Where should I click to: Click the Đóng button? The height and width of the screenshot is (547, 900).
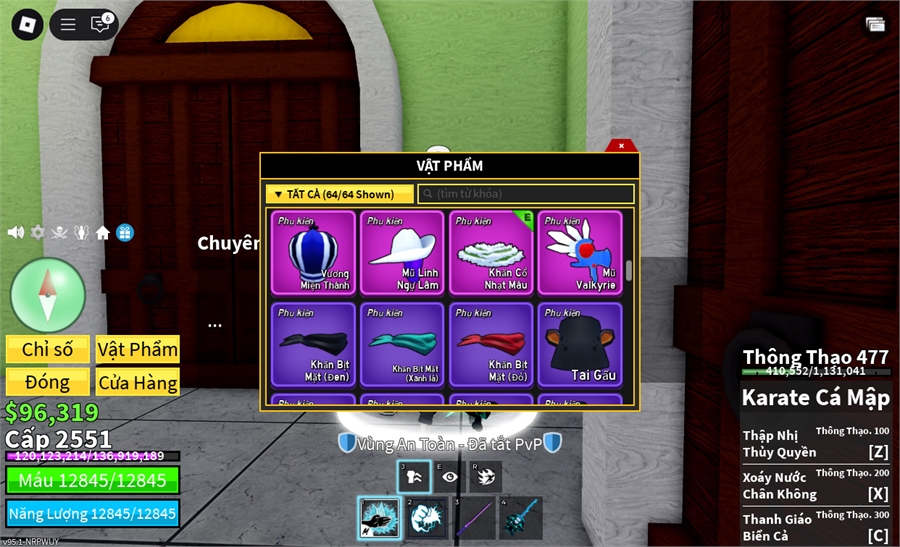pos(48,382)
